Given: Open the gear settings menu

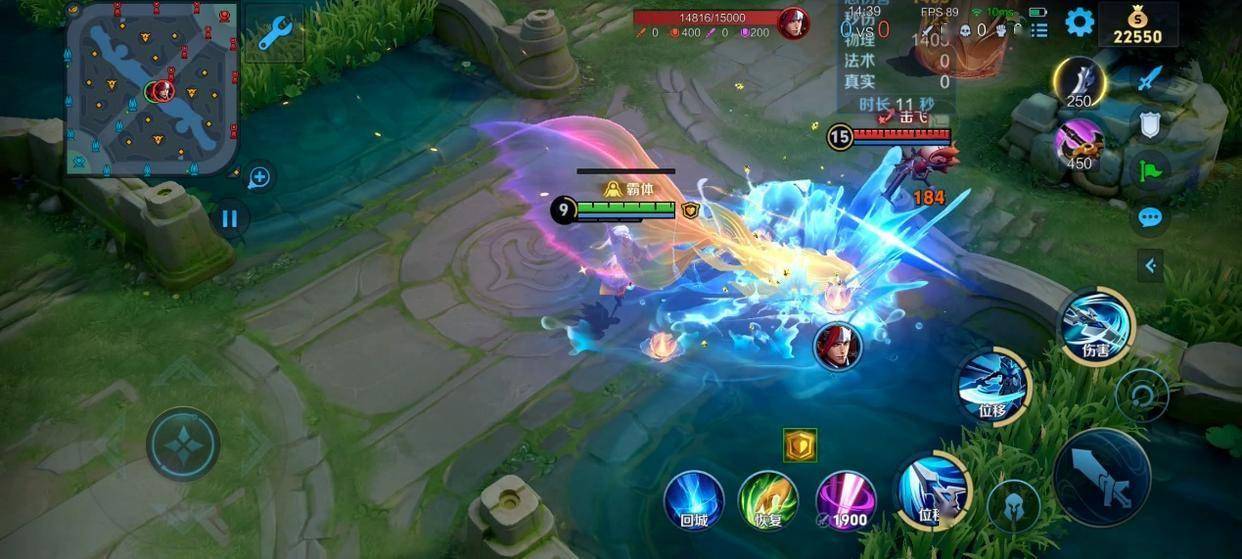Looking at the screenshot, I should (x=1079, y=22).
